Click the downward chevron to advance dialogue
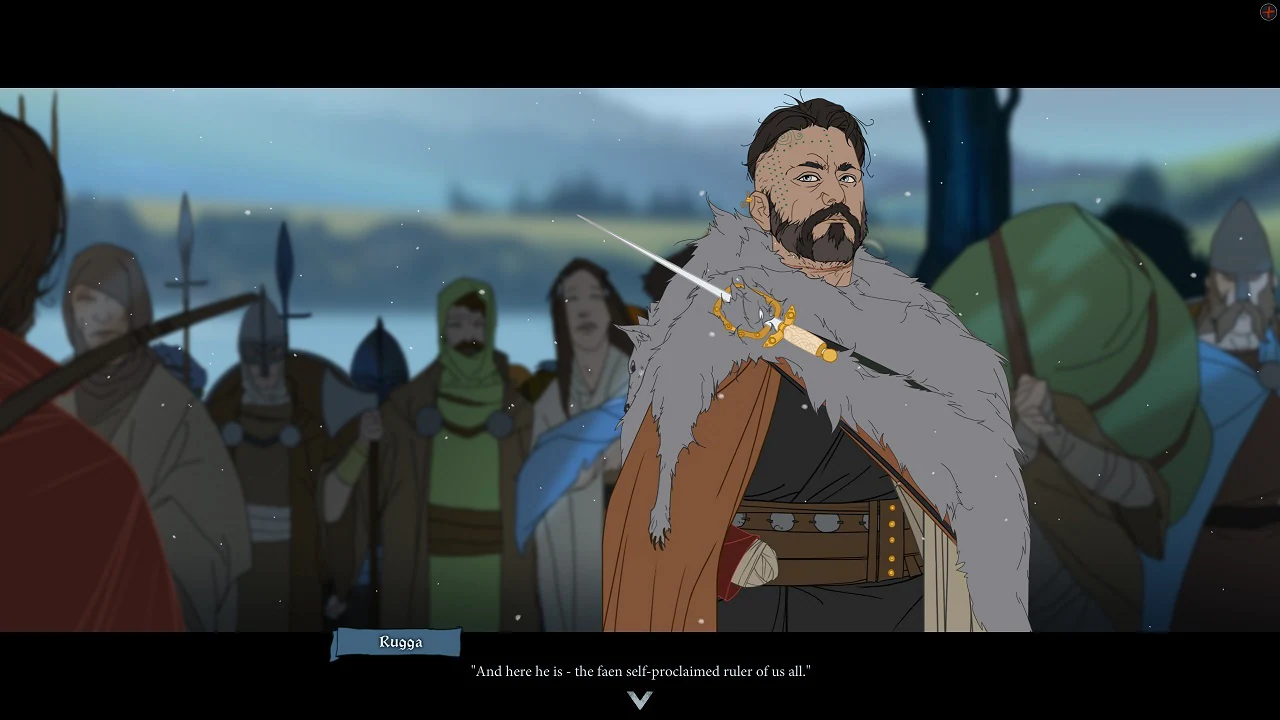The image size is (1280, 720). (x=639, y=700)
